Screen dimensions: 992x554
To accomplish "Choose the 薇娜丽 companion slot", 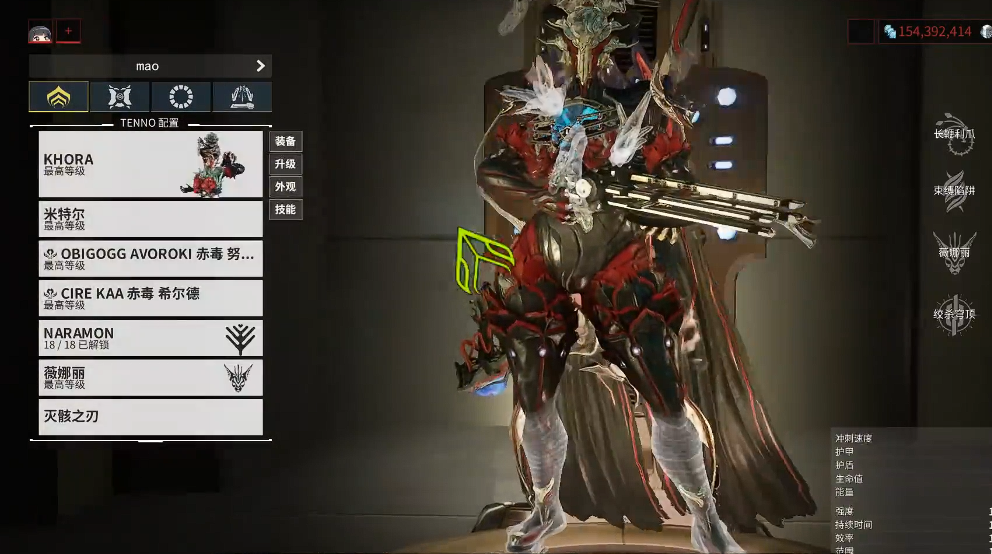I will (x=150, y=377).
